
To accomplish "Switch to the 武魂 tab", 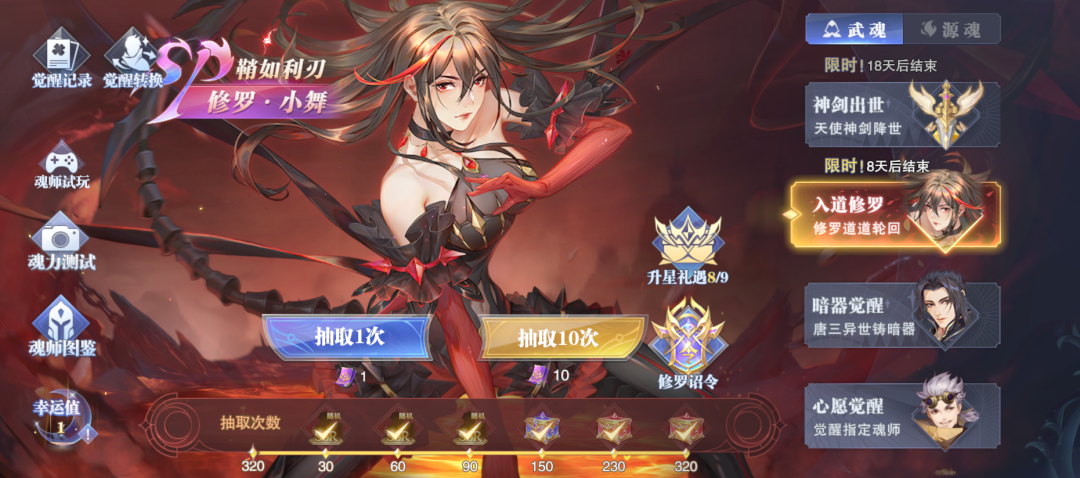I will pos(854,29).
